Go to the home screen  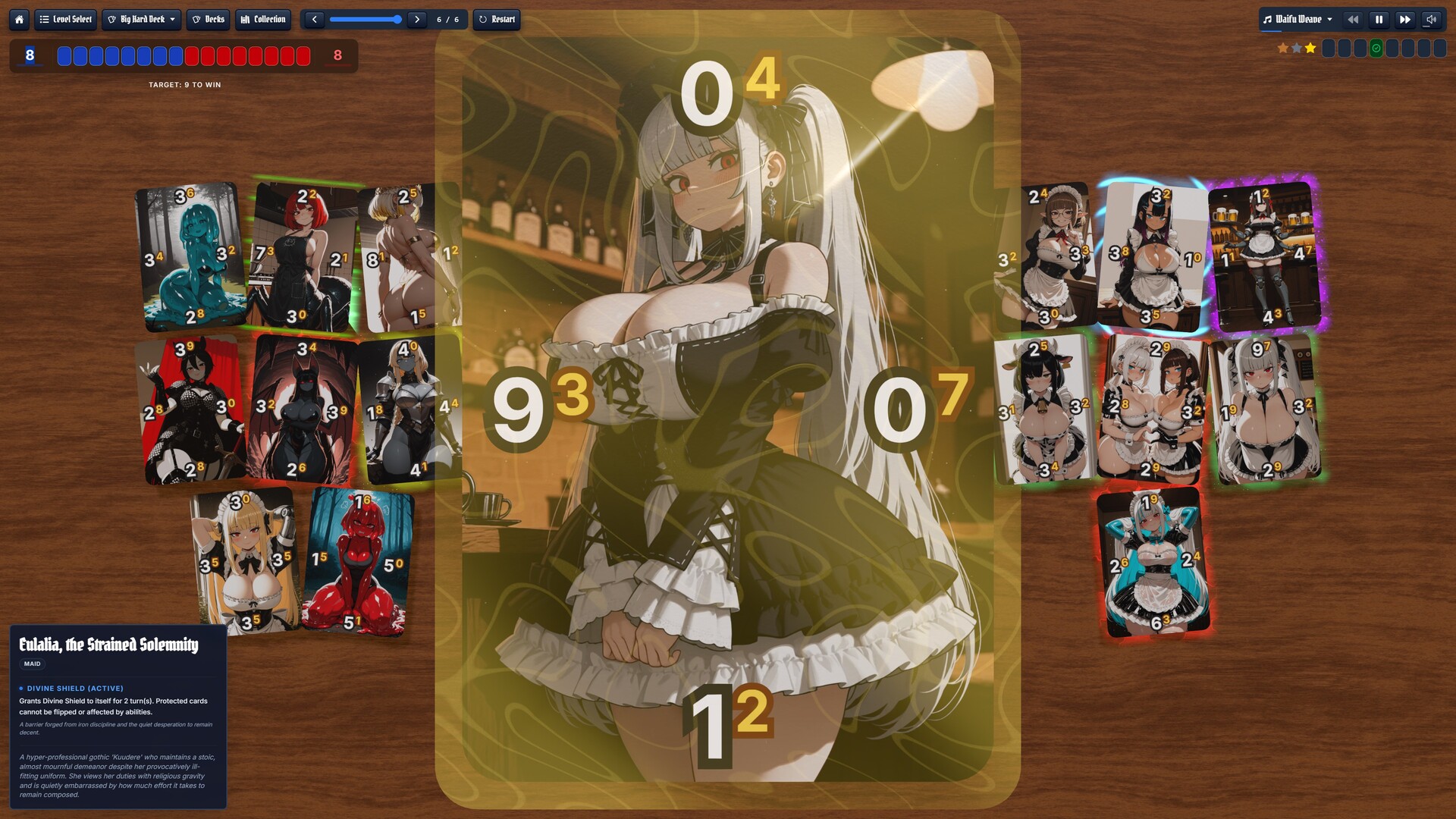tap(20, 20)
